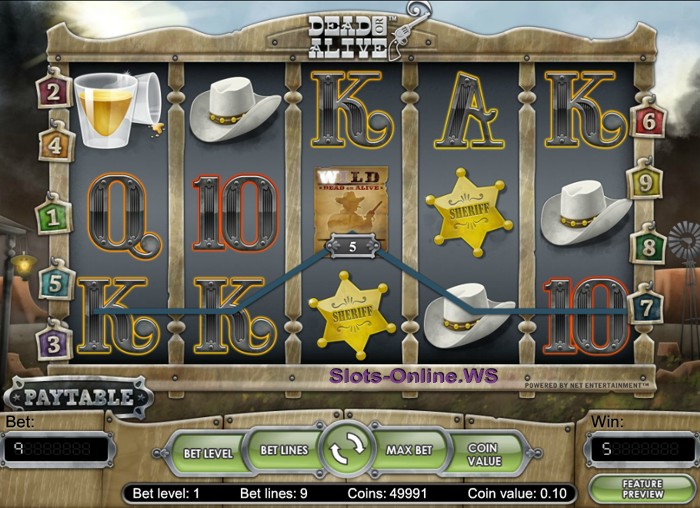The width and height of the screenshot is (700, 508).
Task: Adjust the Coin Value button
Action: pyautogui.click(x=484, y=454)
